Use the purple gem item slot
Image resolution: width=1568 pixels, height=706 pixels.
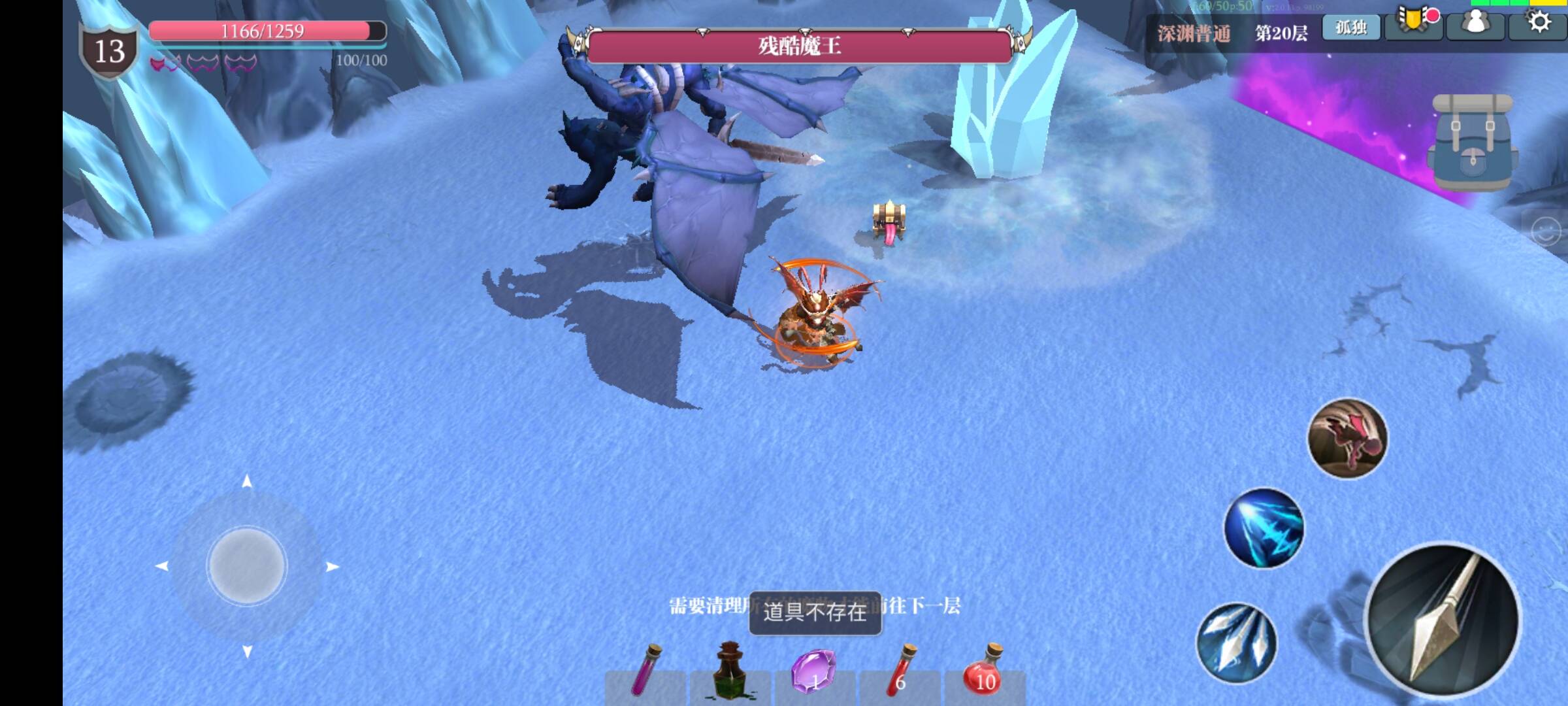coord(814,672)
